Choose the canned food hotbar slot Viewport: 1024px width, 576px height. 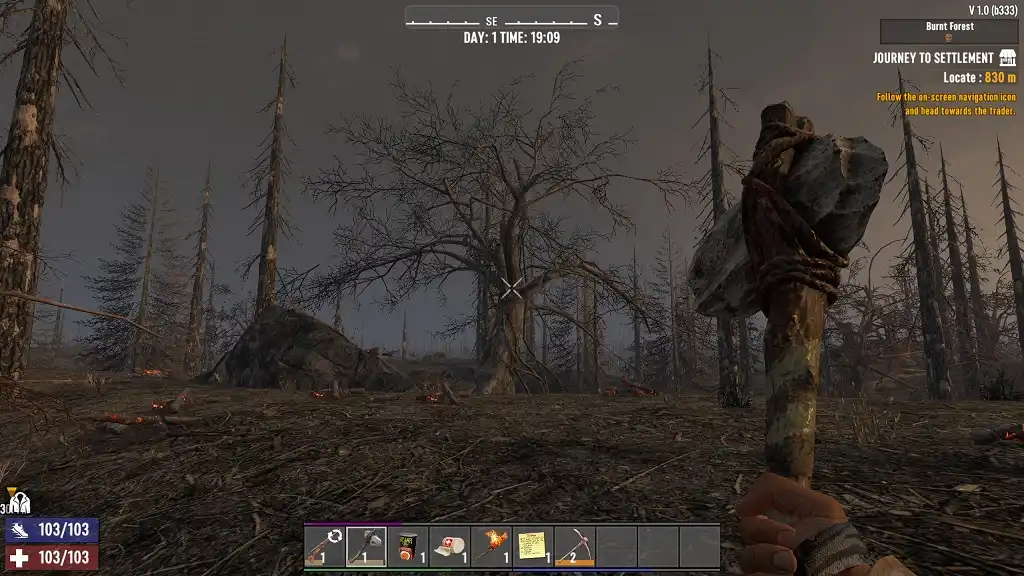point(408,547)
